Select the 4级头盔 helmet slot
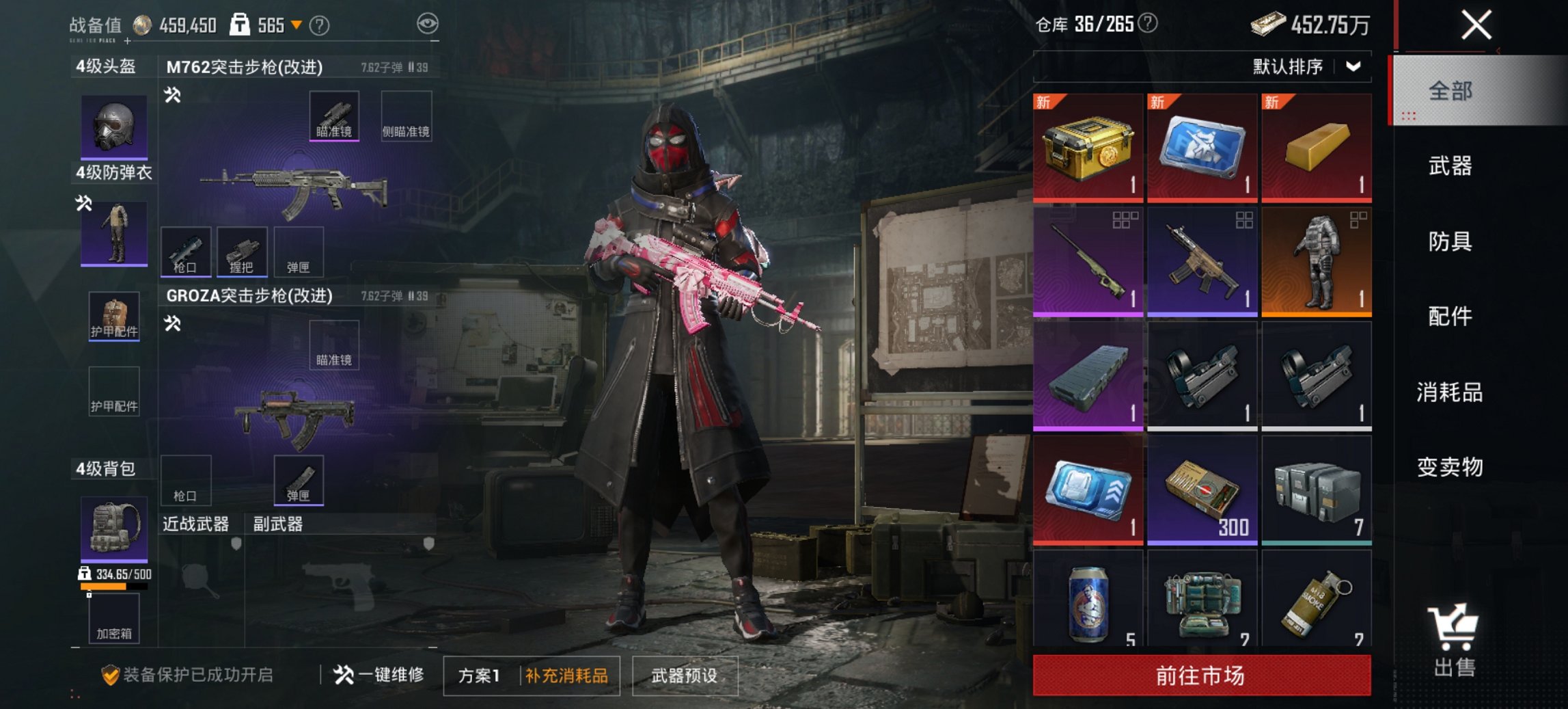This screenshot has height=709, width=1568. click(x=113, y=126)
